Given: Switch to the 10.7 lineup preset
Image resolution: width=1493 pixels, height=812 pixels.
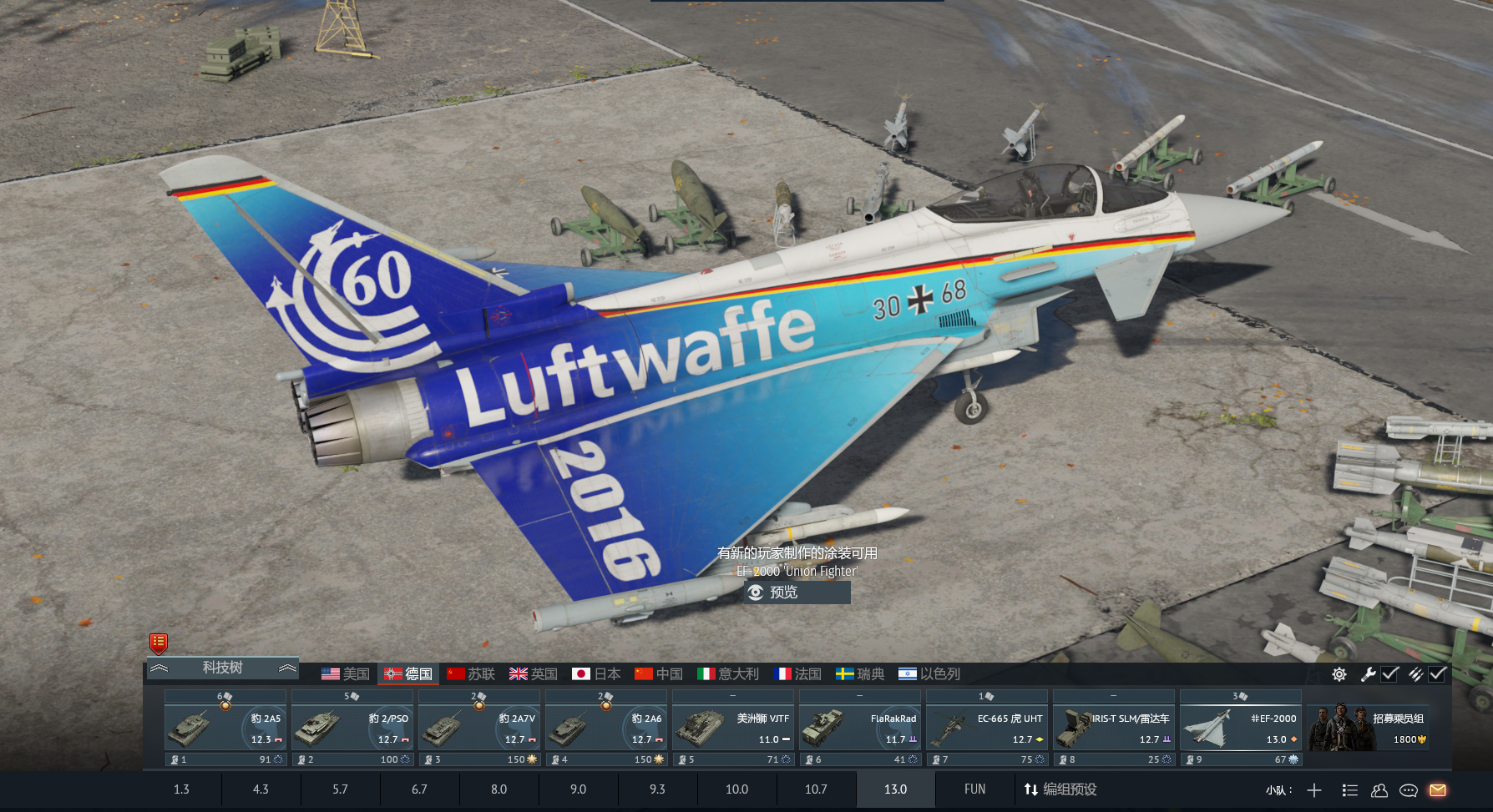Looking at the screenshot, I should coord(816,789).
